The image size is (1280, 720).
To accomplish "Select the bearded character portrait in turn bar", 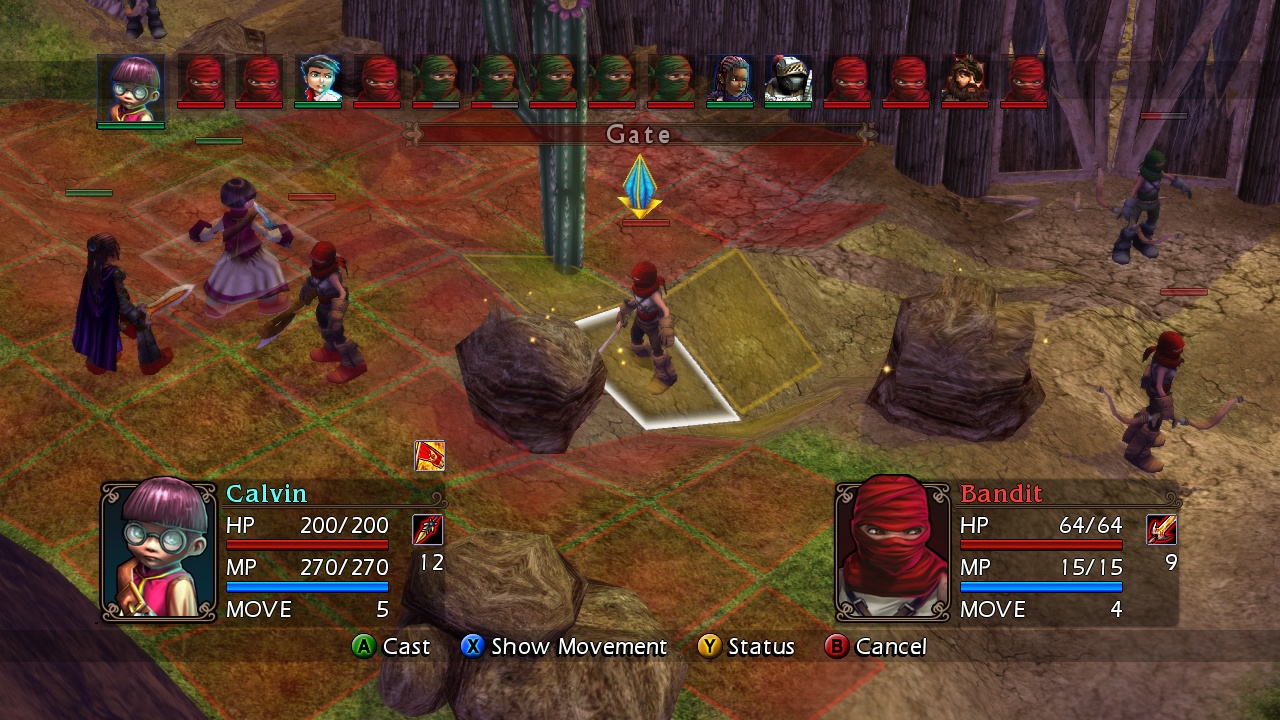I will (x=966, y=80).
